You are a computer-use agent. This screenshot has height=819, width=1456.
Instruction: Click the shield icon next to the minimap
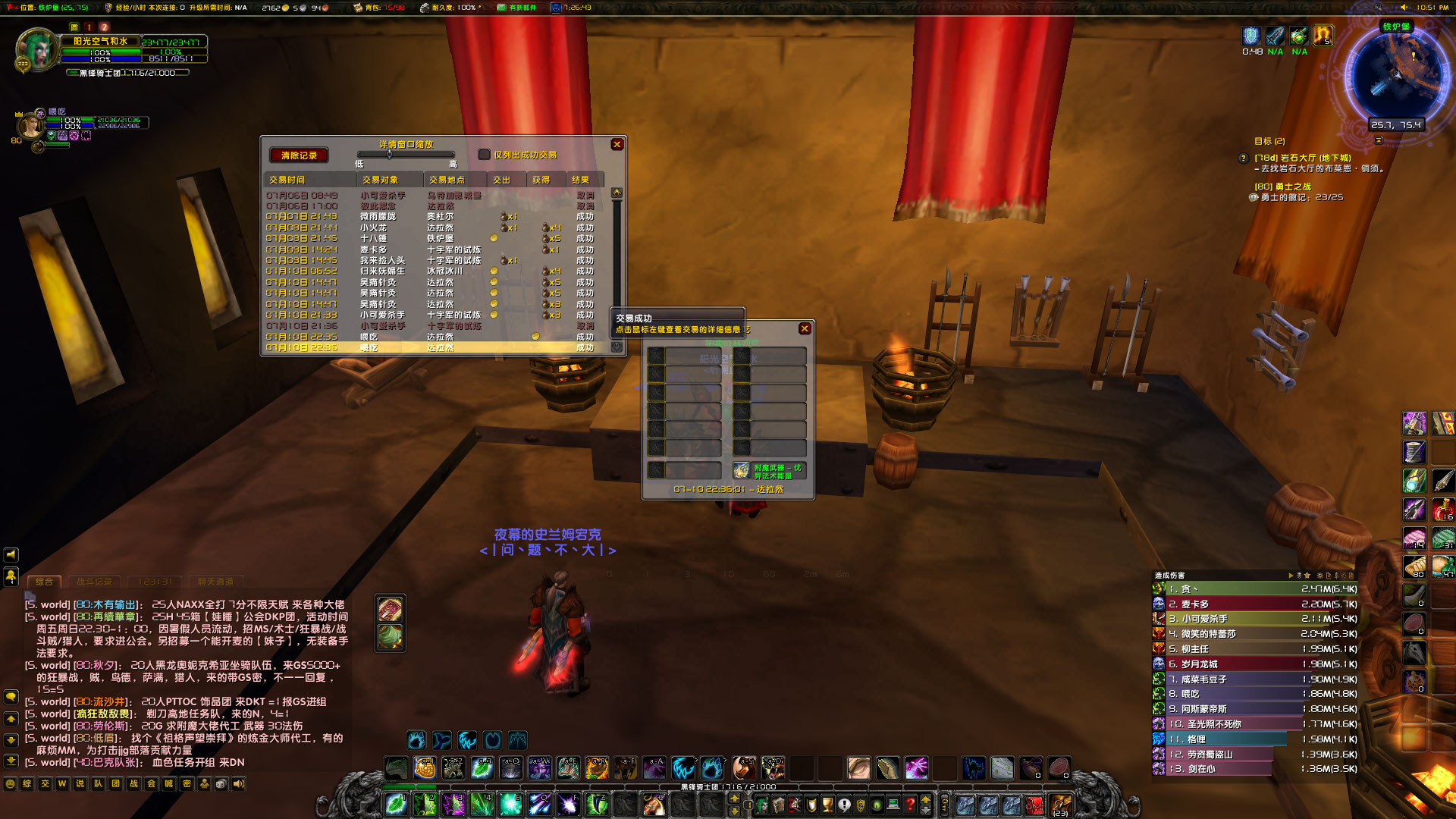1253,36
